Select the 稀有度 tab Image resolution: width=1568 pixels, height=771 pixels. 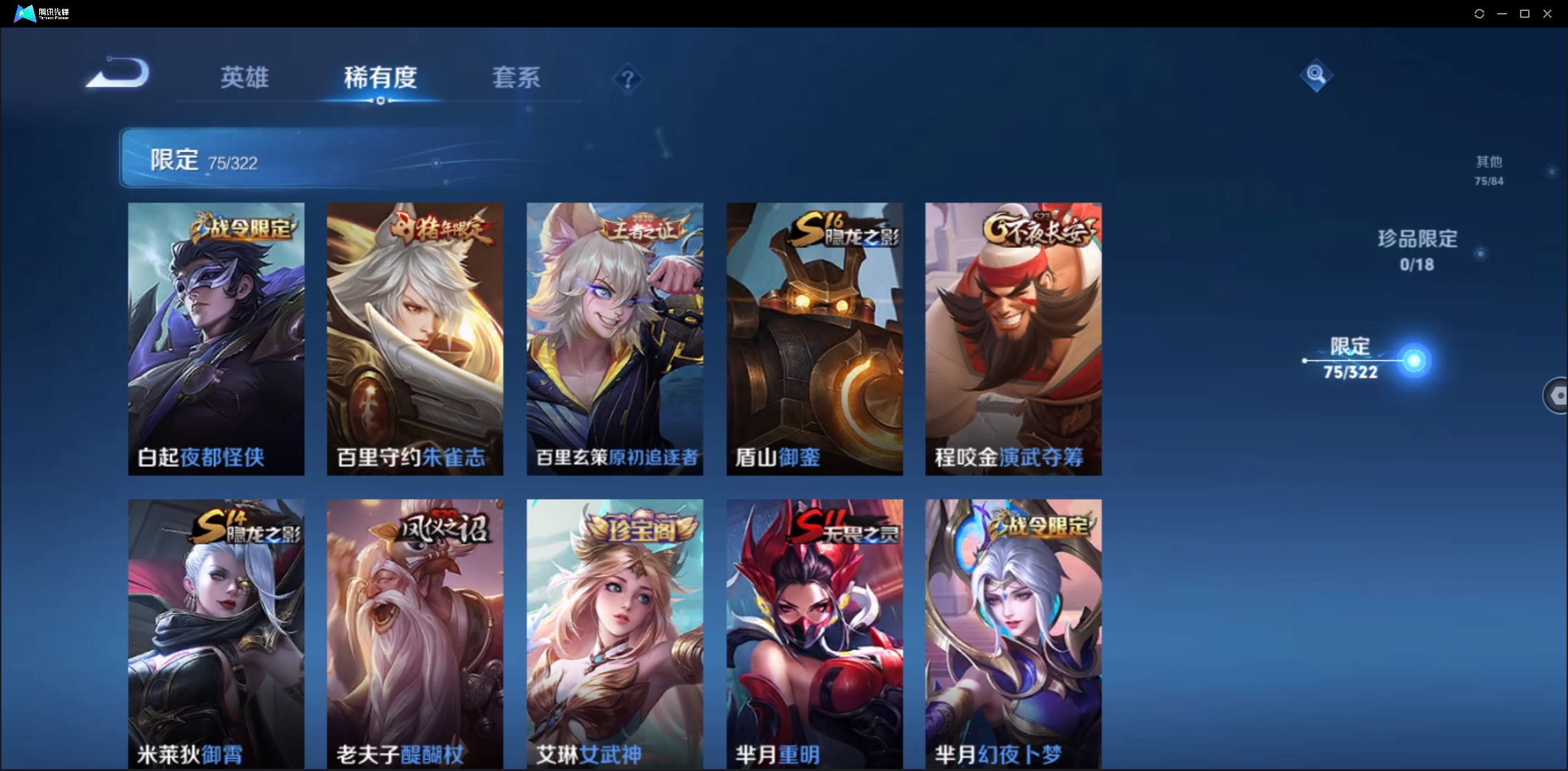tap(380, 78)
